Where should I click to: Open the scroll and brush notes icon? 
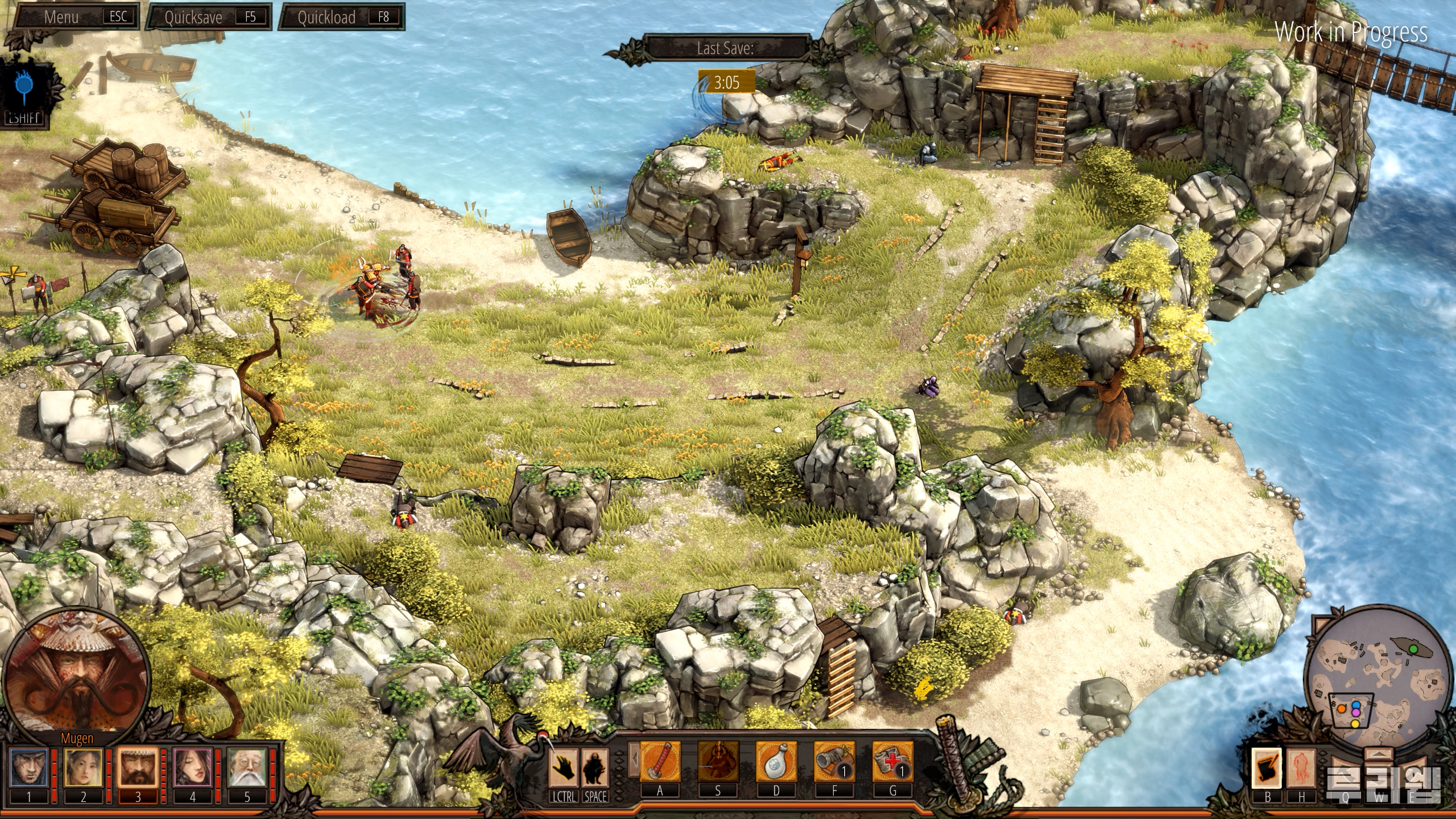(1267, 767)
